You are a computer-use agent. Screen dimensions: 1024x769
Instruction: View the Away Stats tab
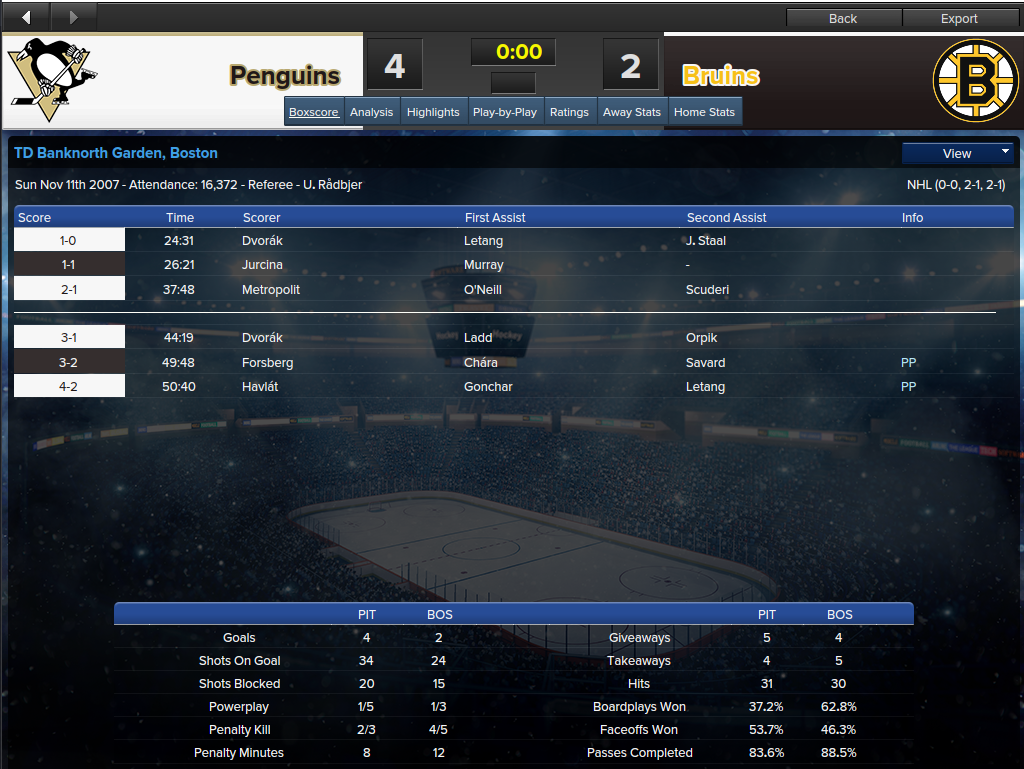(632, 112)
